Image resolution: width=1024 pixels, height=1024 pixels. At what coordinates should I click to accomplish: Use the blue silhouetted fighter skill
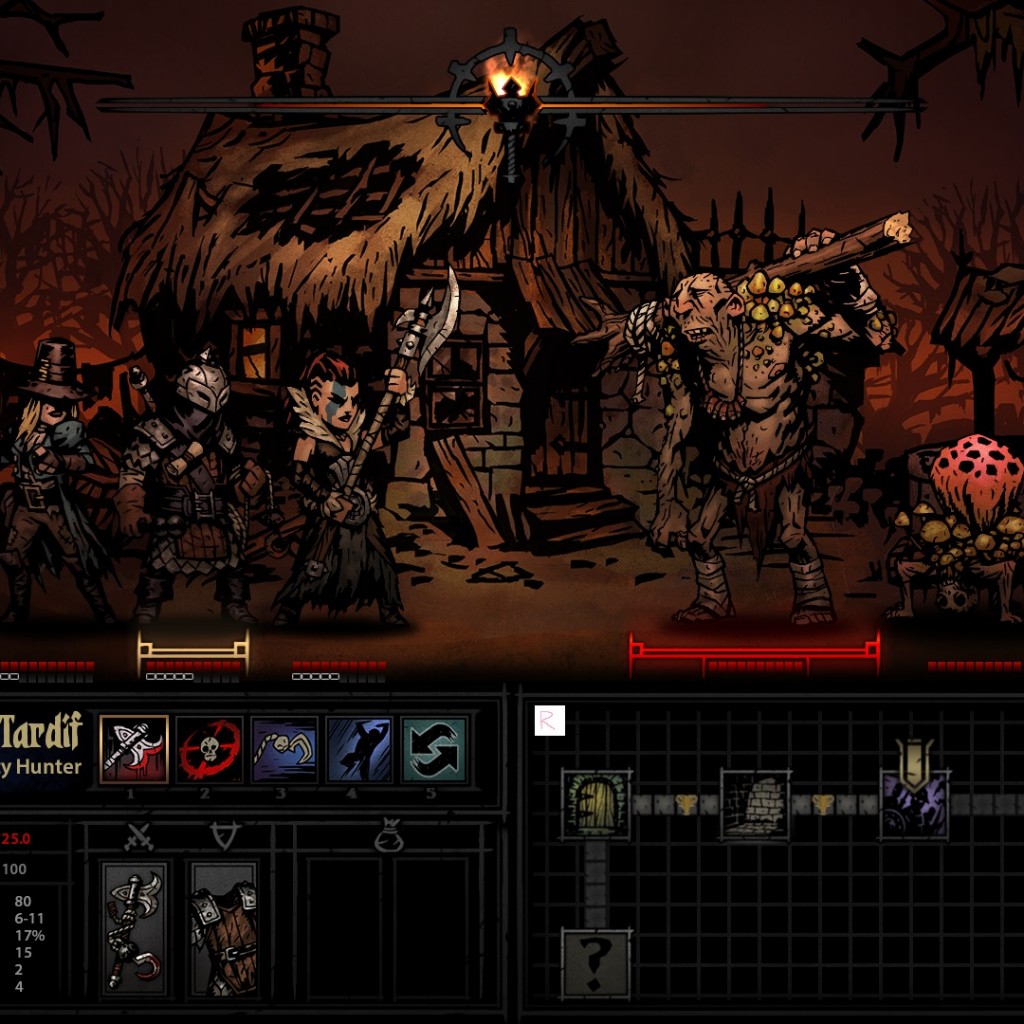point(359,750)
